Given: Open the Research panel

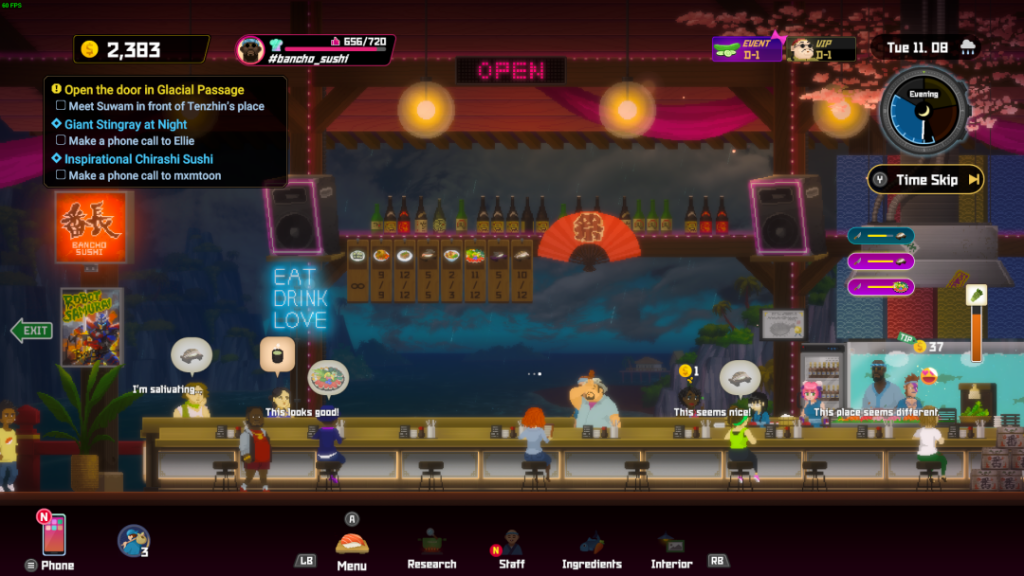Looking at the screenshot, I should click(x=432, y=547).
